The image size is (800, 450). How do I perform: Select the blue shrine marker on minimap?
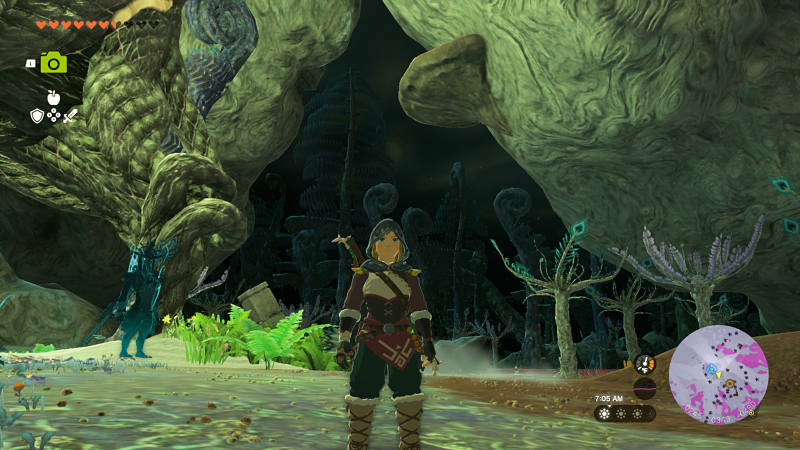click(712, 368)
